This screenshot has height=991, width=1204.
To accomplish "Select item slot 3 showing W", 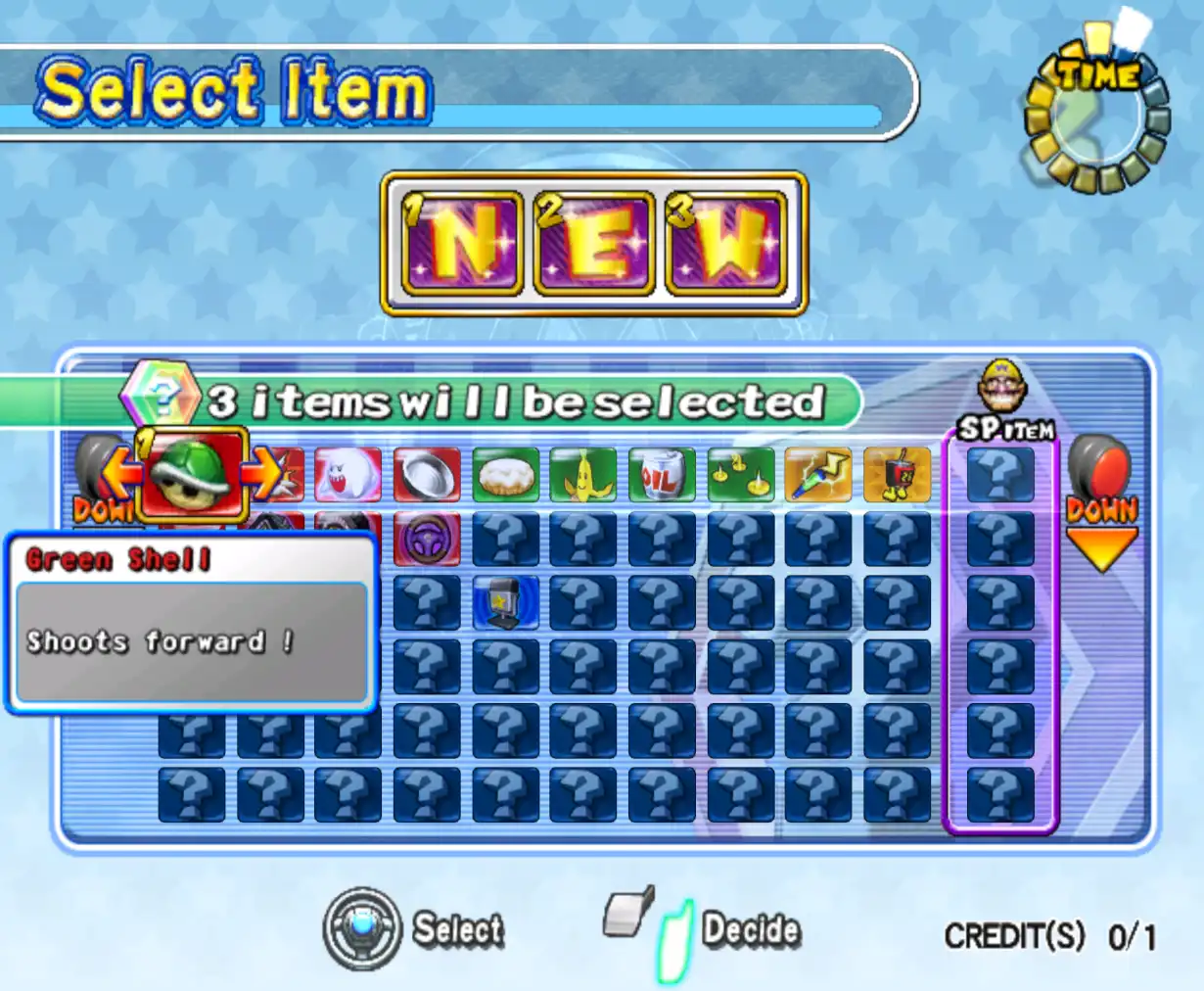I will (x=725, y=243).
